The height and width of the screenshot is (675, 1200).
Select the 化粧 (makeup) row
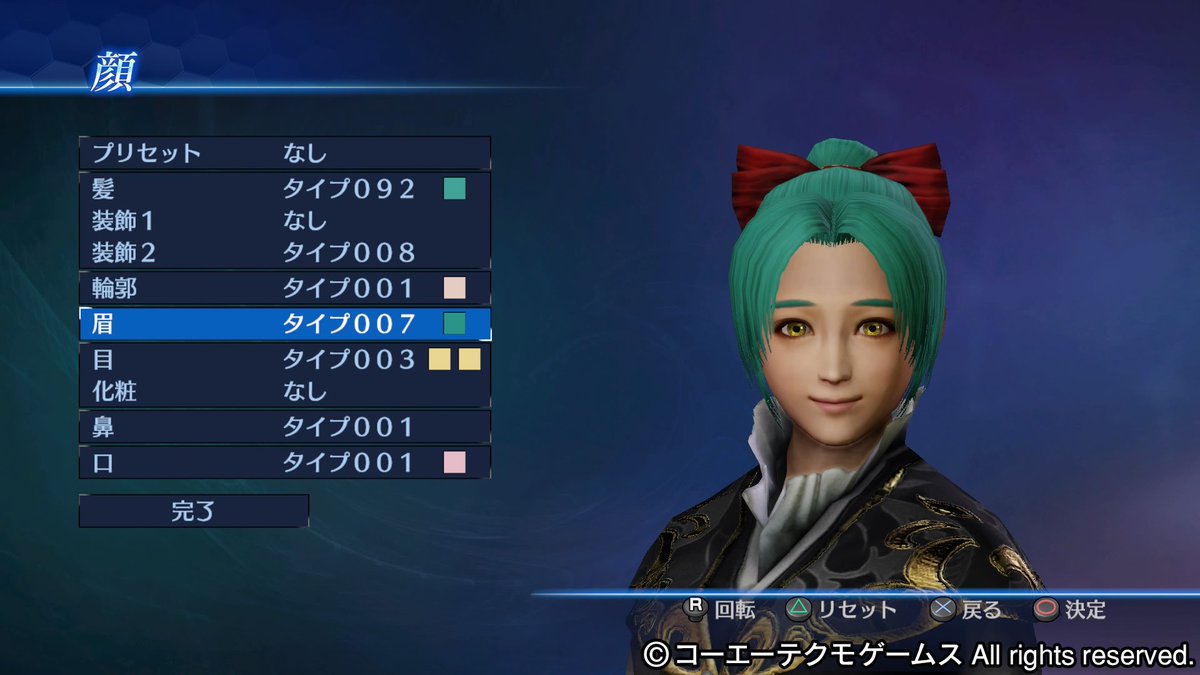point(284,391)
